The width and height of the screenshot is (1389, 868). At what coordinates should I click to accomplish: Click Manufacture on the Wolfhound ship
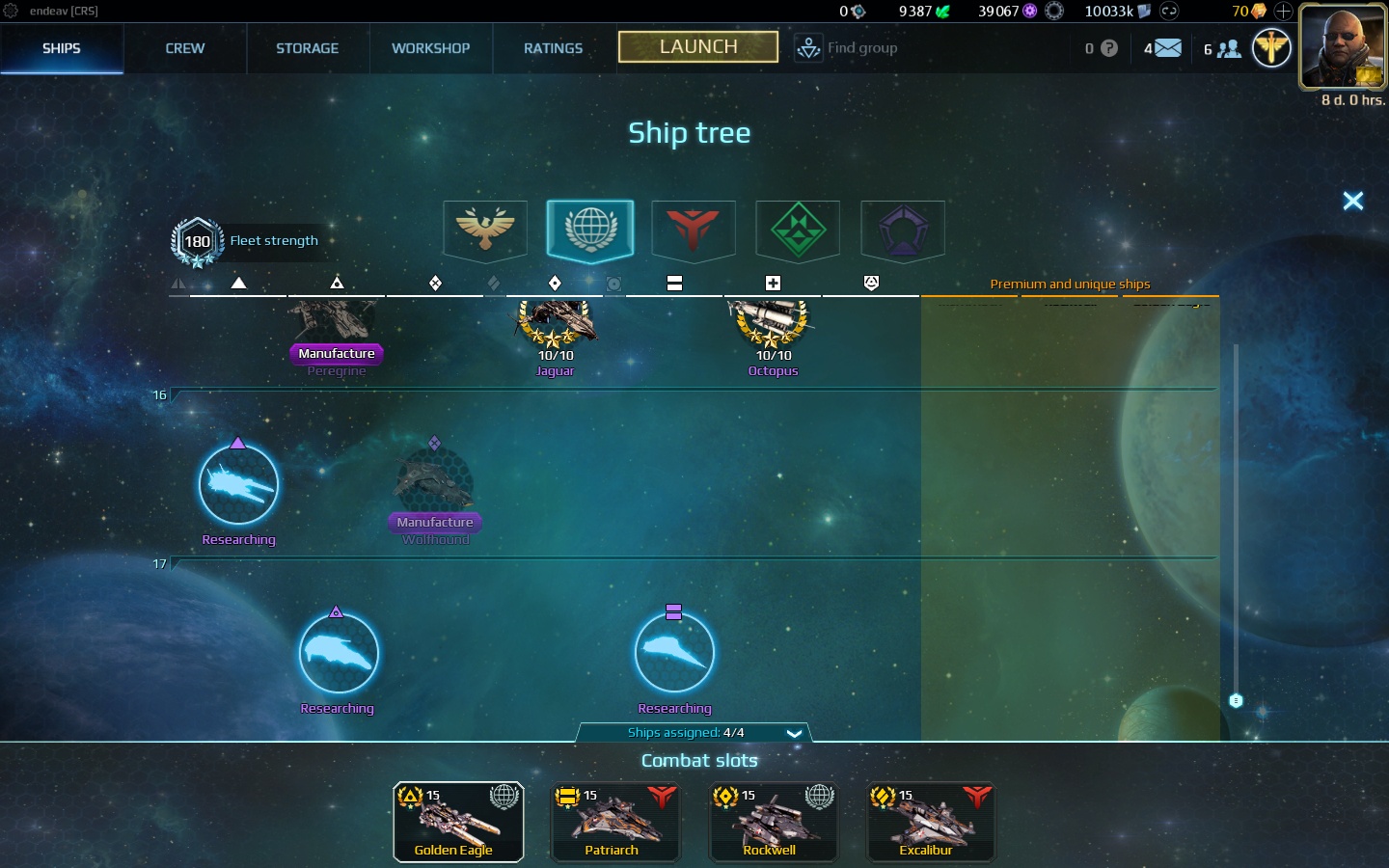(434, 522)
